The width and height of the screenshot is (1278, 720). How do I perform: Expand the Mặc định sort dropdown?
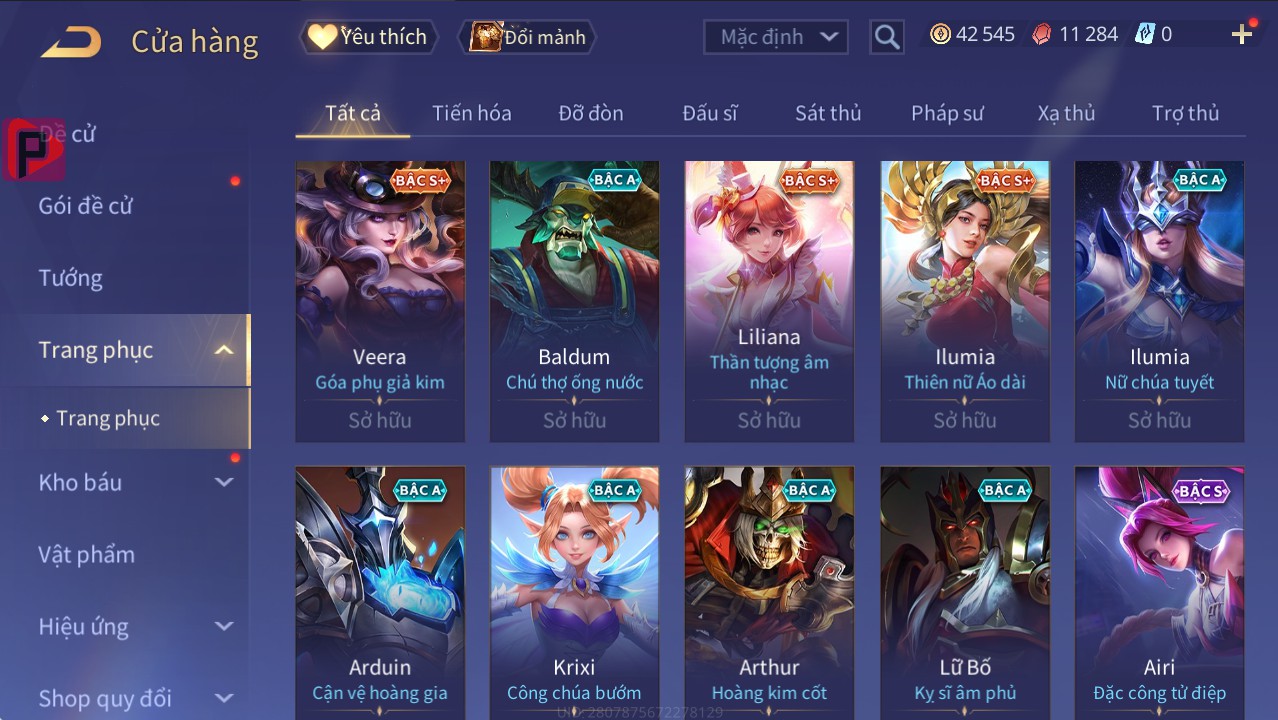point(776,37)
